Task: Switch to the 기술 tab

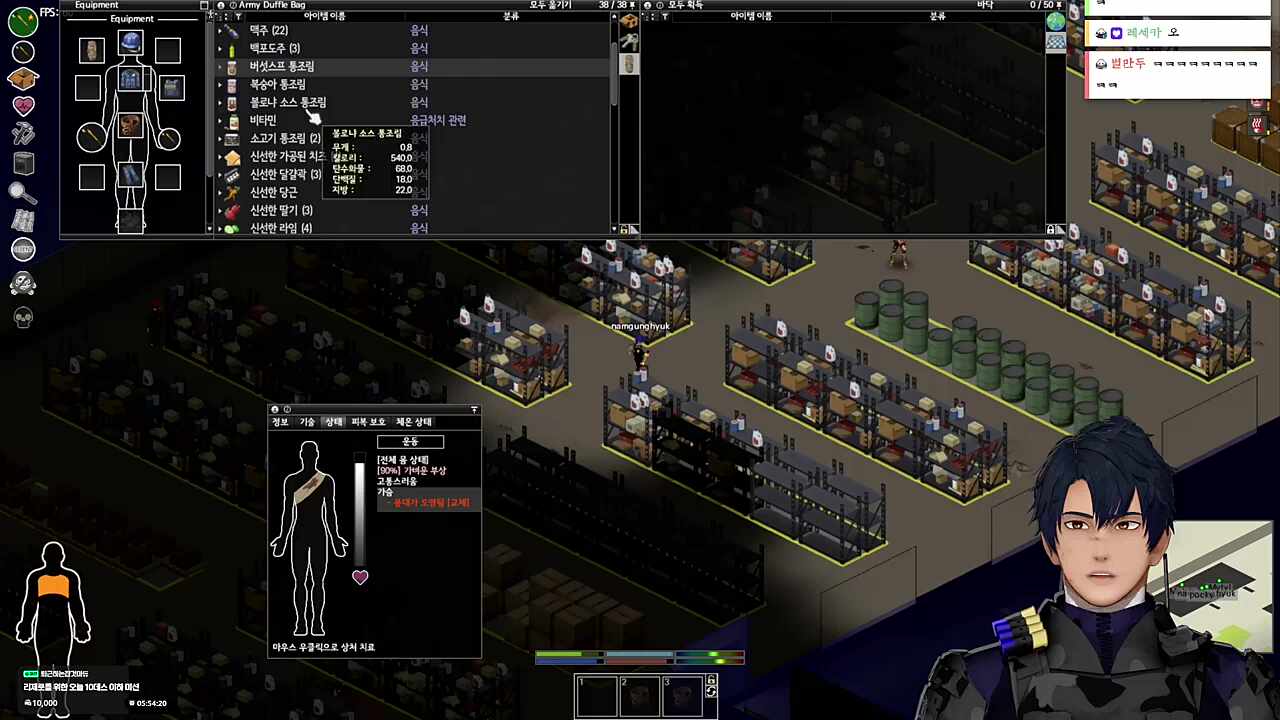Action: point(307,422)
